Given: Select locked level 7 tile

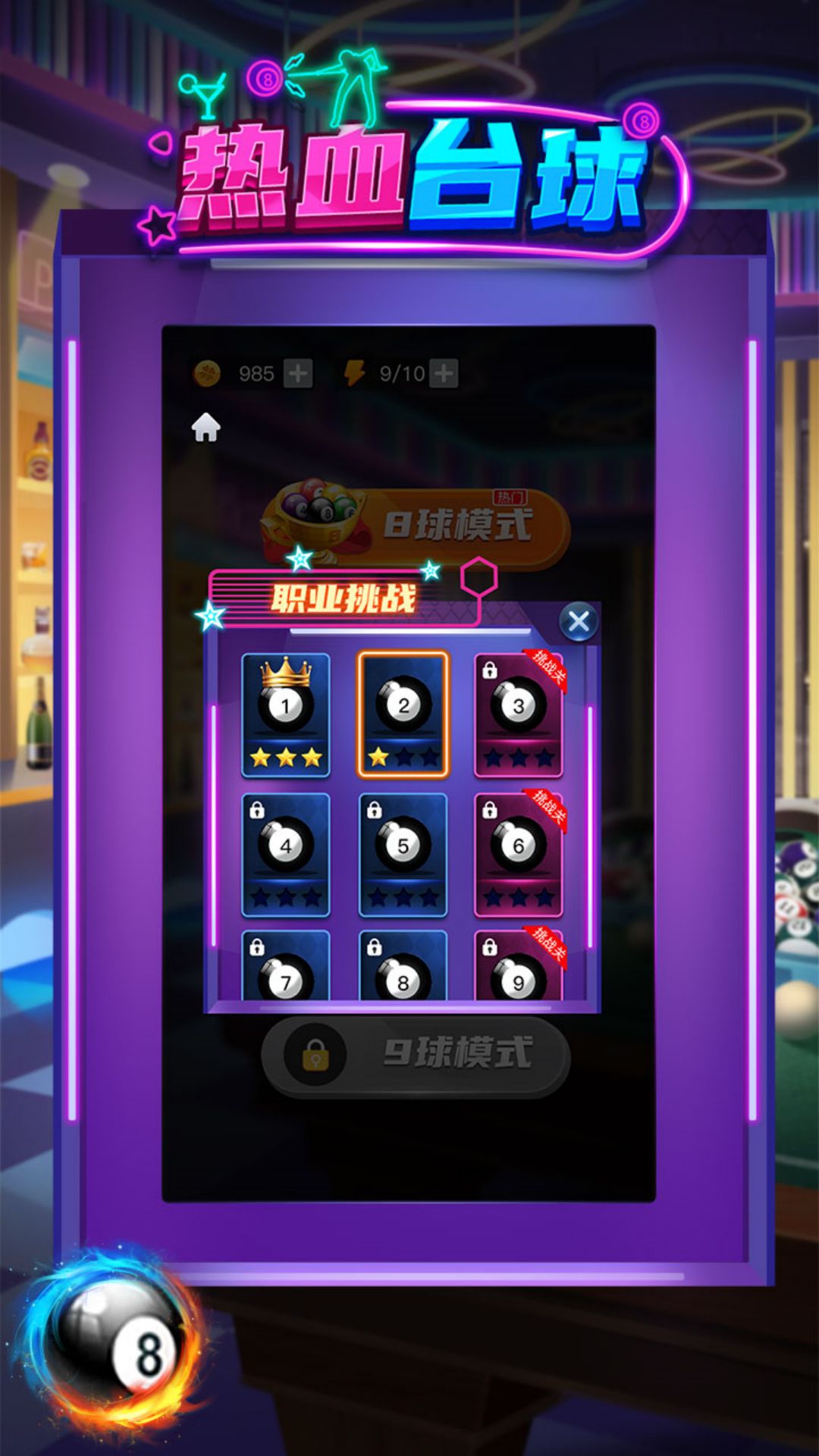Looking at the screenshot, I should tap(286, 967).
